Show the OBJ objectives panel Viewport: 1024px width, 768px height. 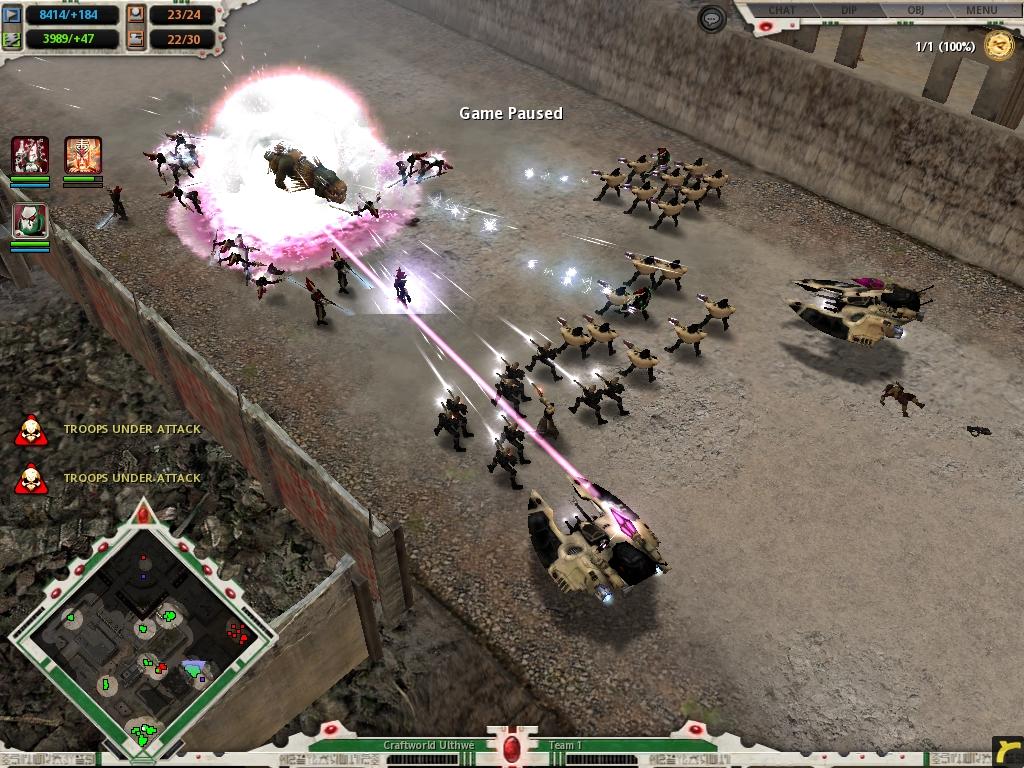tap(915, 10)
